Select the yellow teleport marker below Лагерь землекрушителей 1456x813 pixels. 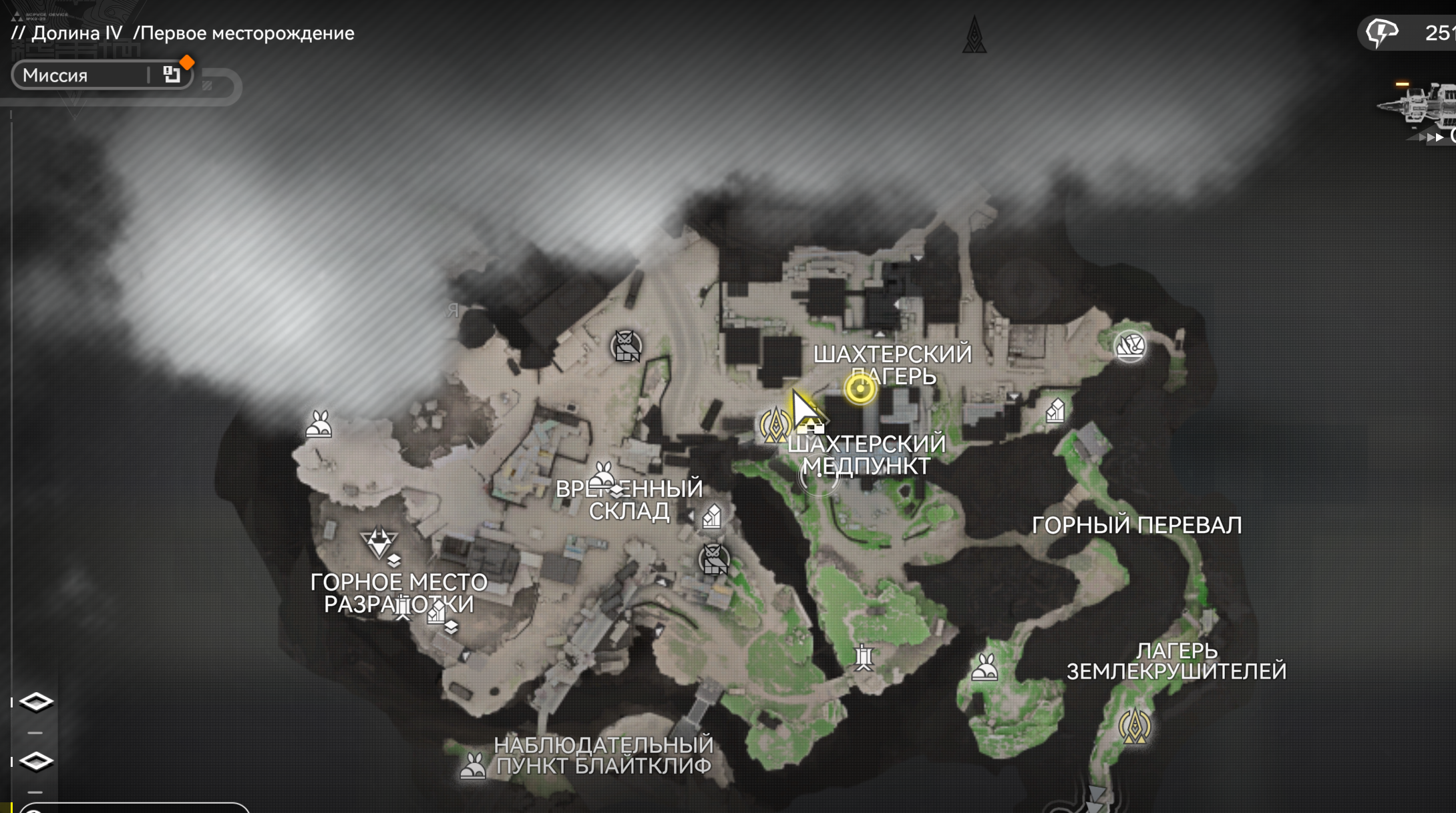point(1133,726)
